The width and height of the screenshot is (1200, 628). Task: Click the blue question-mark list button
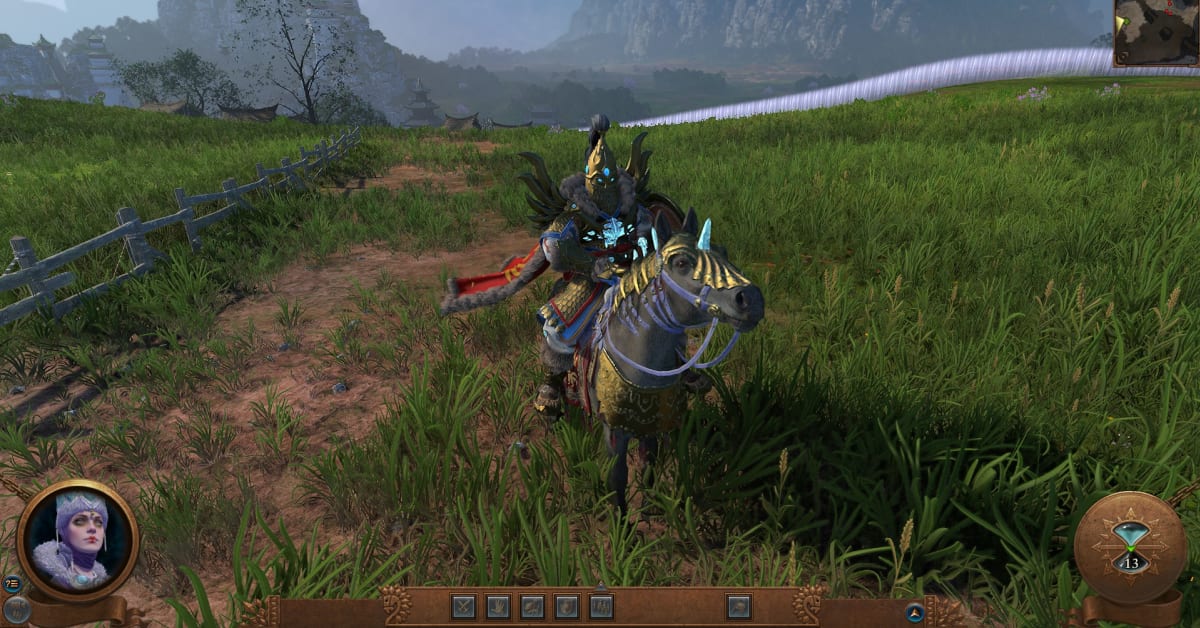click(12, 584)
